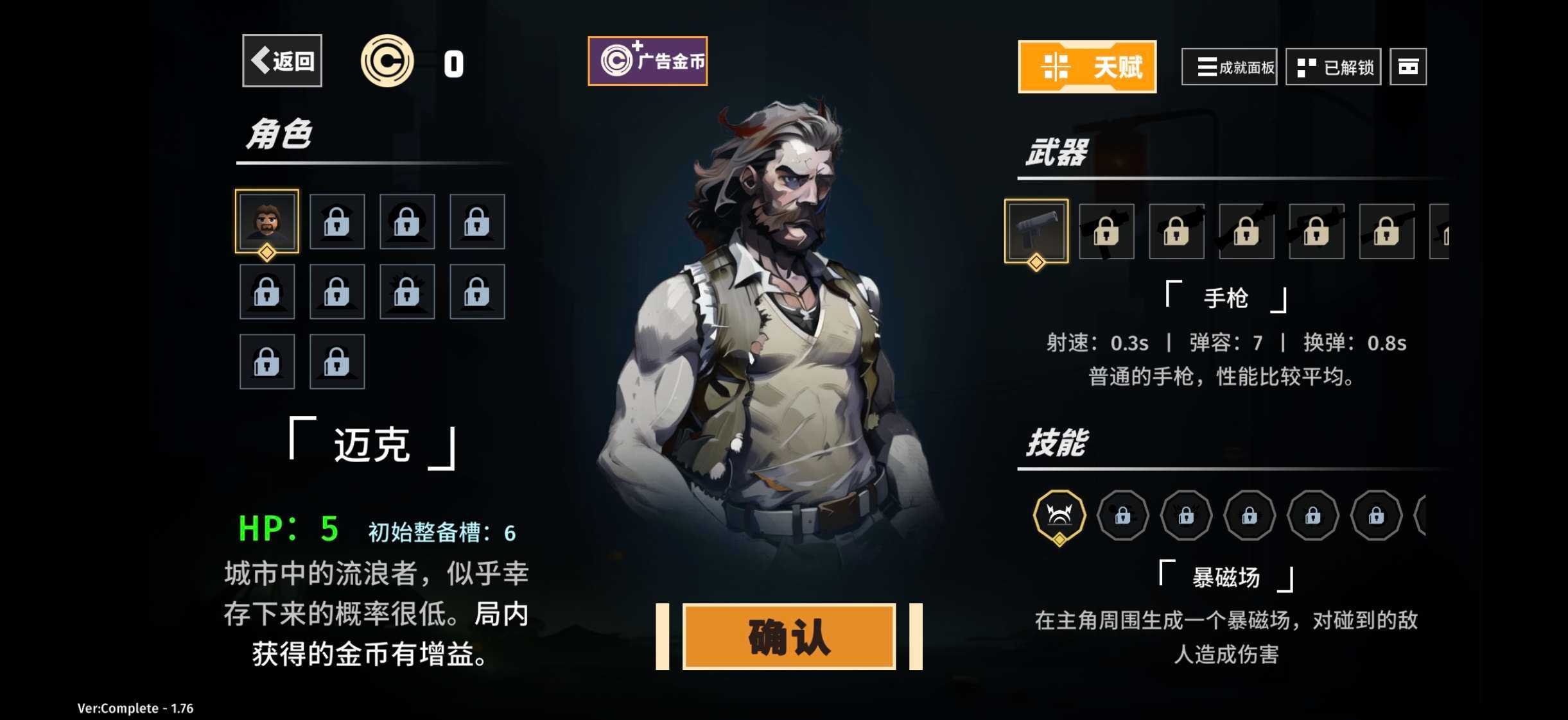
Task: Show the 已解锁 unlocked list
Action: point(1333,67)
